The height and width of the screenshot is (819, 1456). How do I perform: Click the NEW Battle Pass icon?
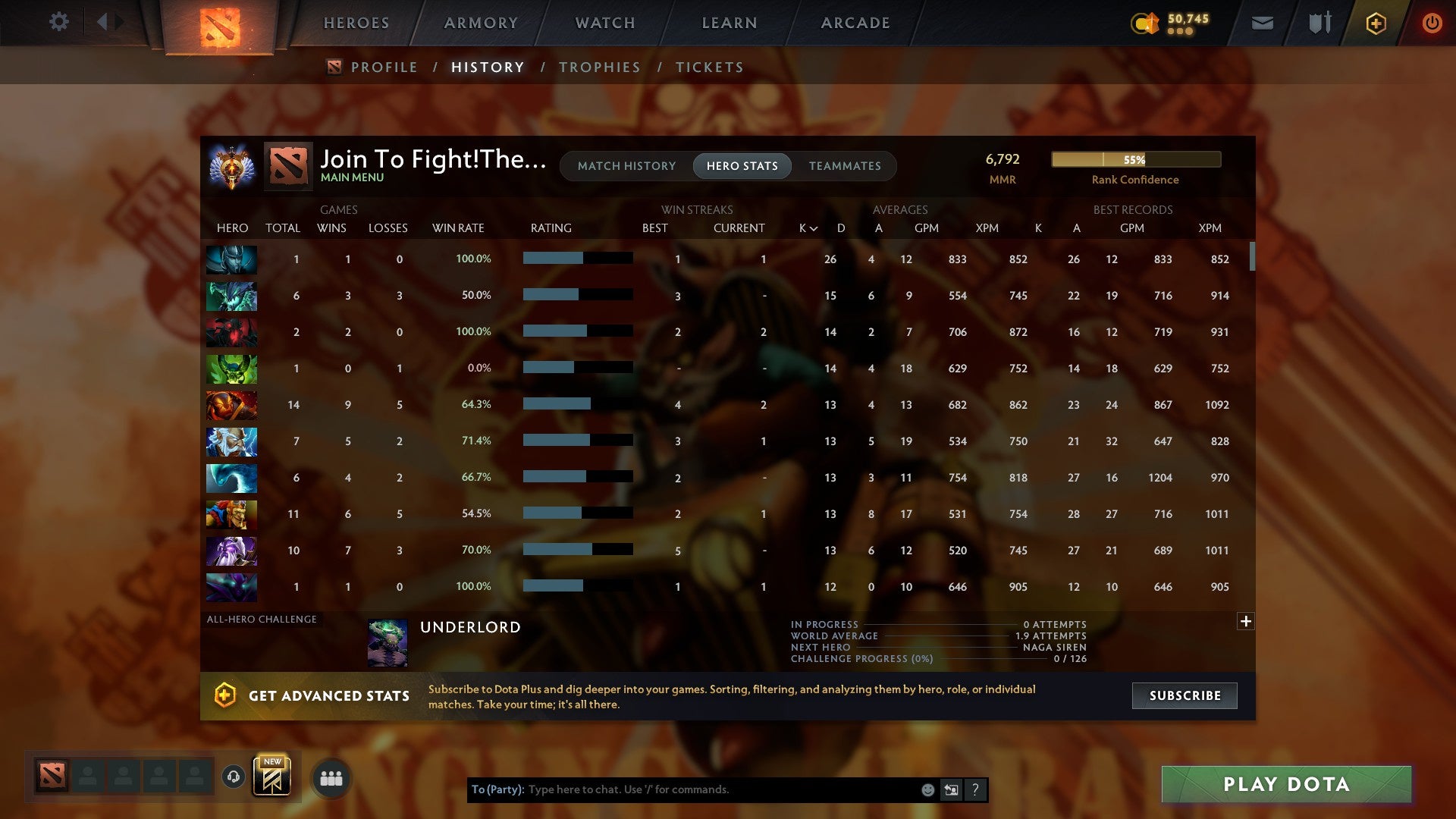[x=272, y=777]
